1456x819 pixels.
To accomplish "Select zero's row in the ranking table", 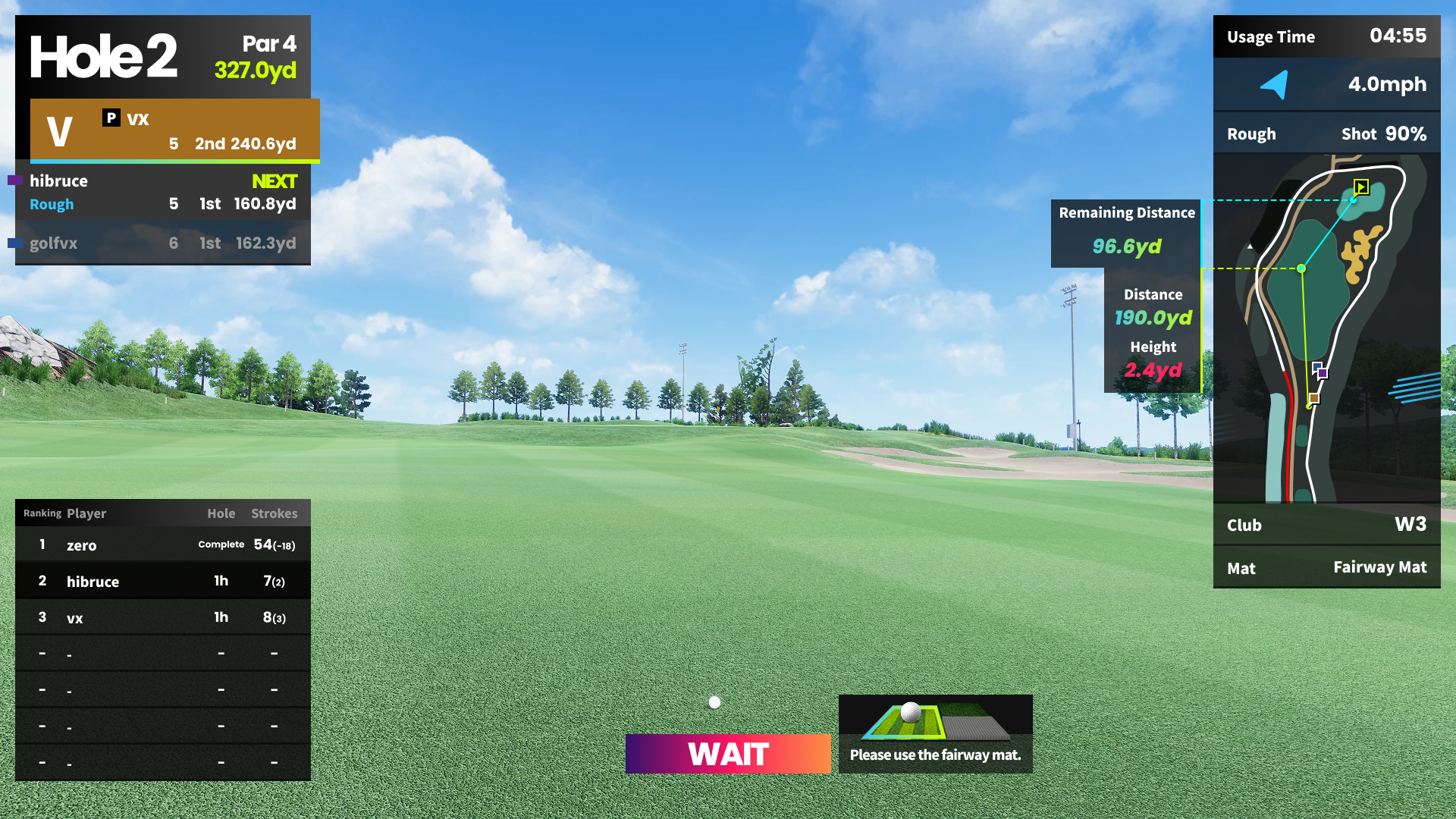I will pos(162,544).
